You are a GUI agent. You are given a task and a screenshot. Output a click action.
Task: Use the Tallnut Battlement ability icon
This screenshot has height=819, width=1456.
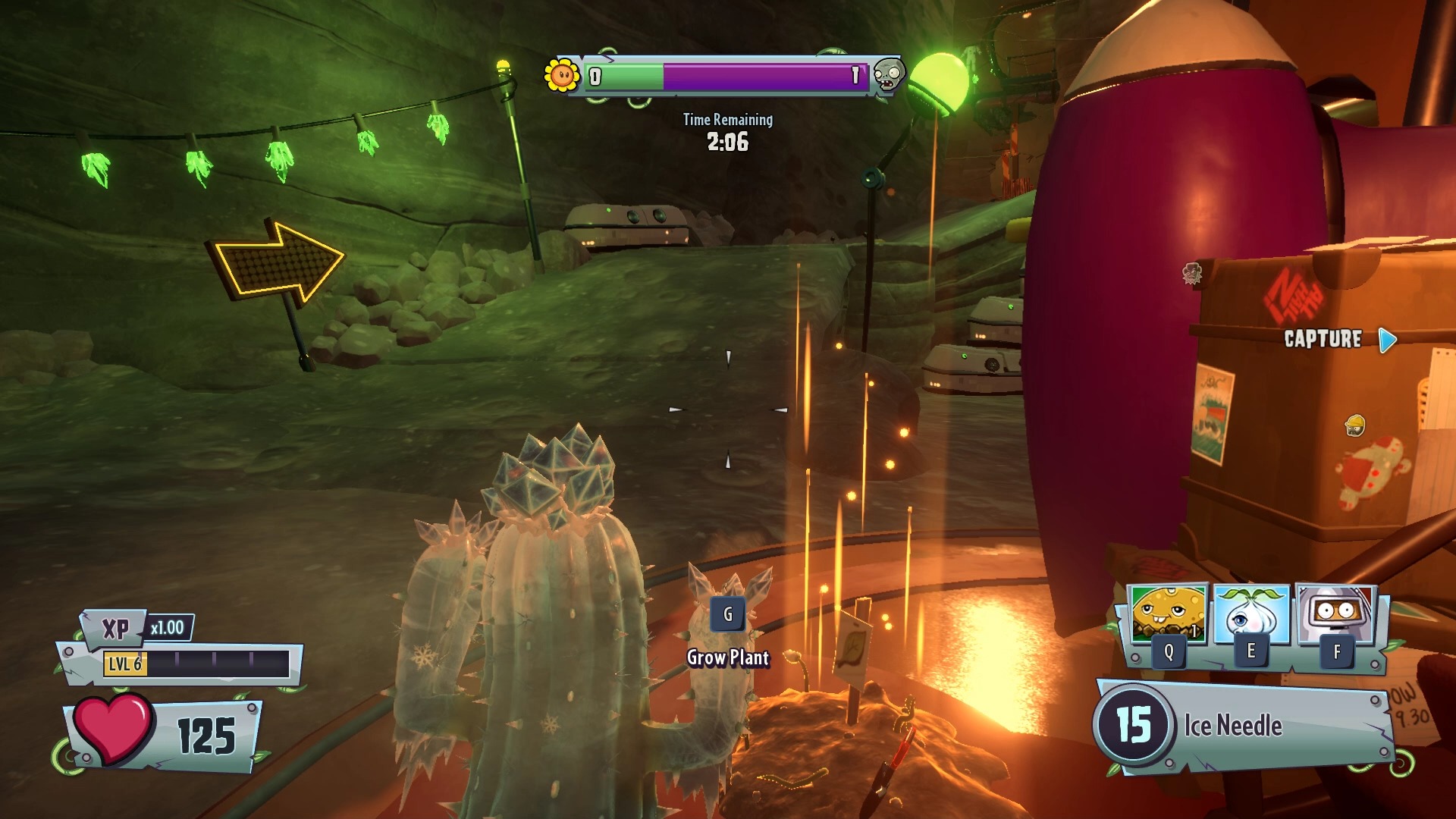coord(1335,613)
